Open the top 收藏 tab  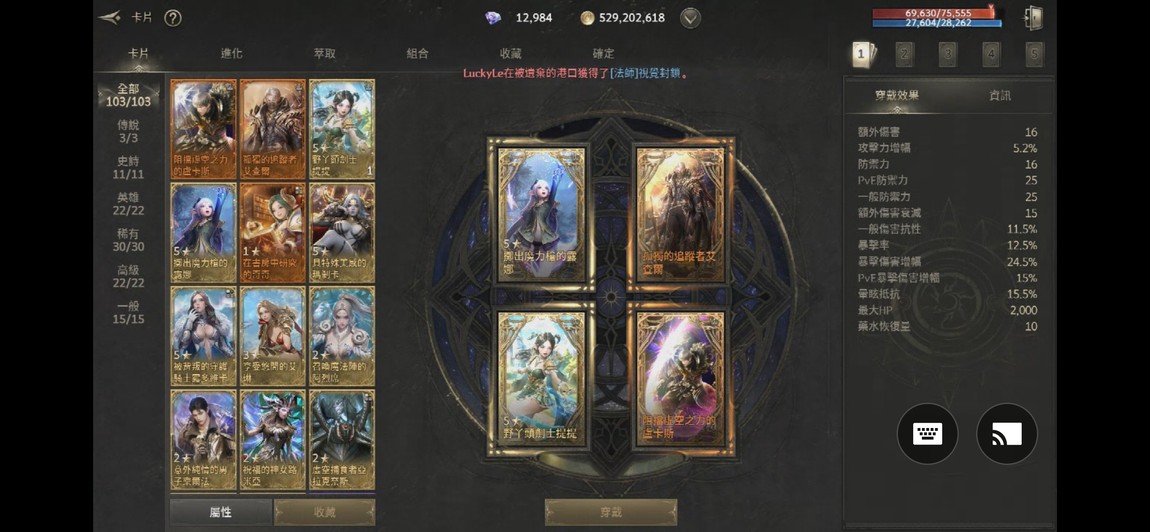510,54
